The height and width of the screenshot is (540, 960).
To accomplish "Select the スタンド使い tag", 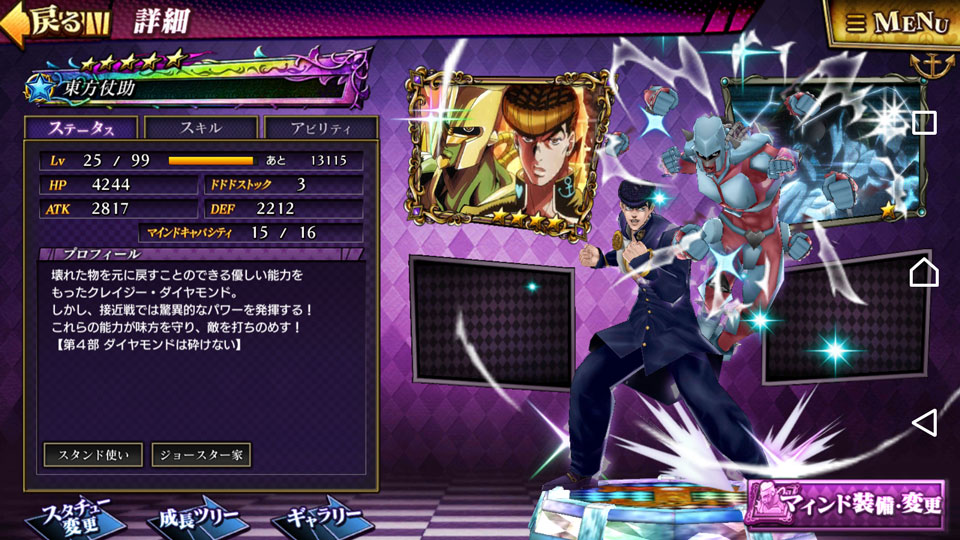I will pos(93,454).
